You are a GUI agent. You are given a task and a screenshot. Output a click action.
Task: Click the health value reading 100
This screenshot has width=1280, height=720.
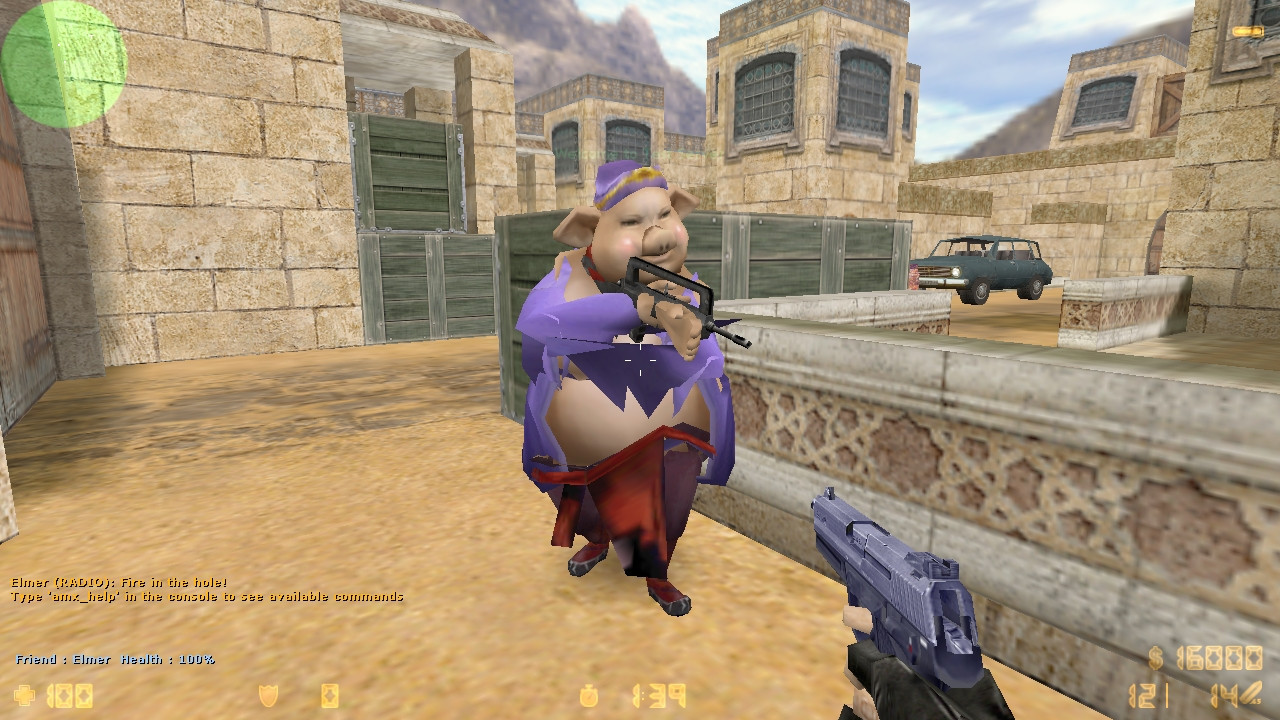click(68, 695)
